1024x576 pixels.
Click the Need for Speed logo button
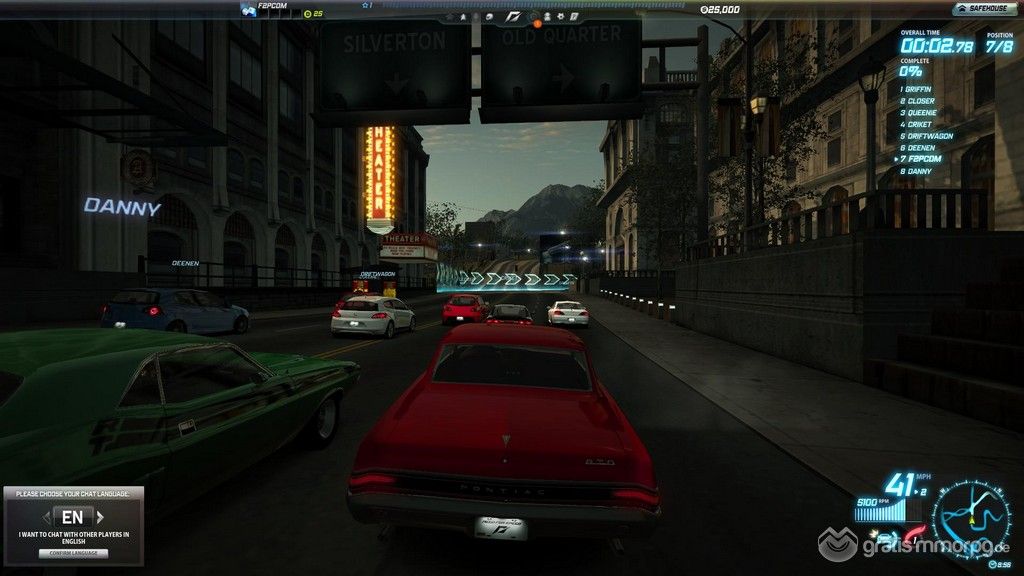(512, 16)
